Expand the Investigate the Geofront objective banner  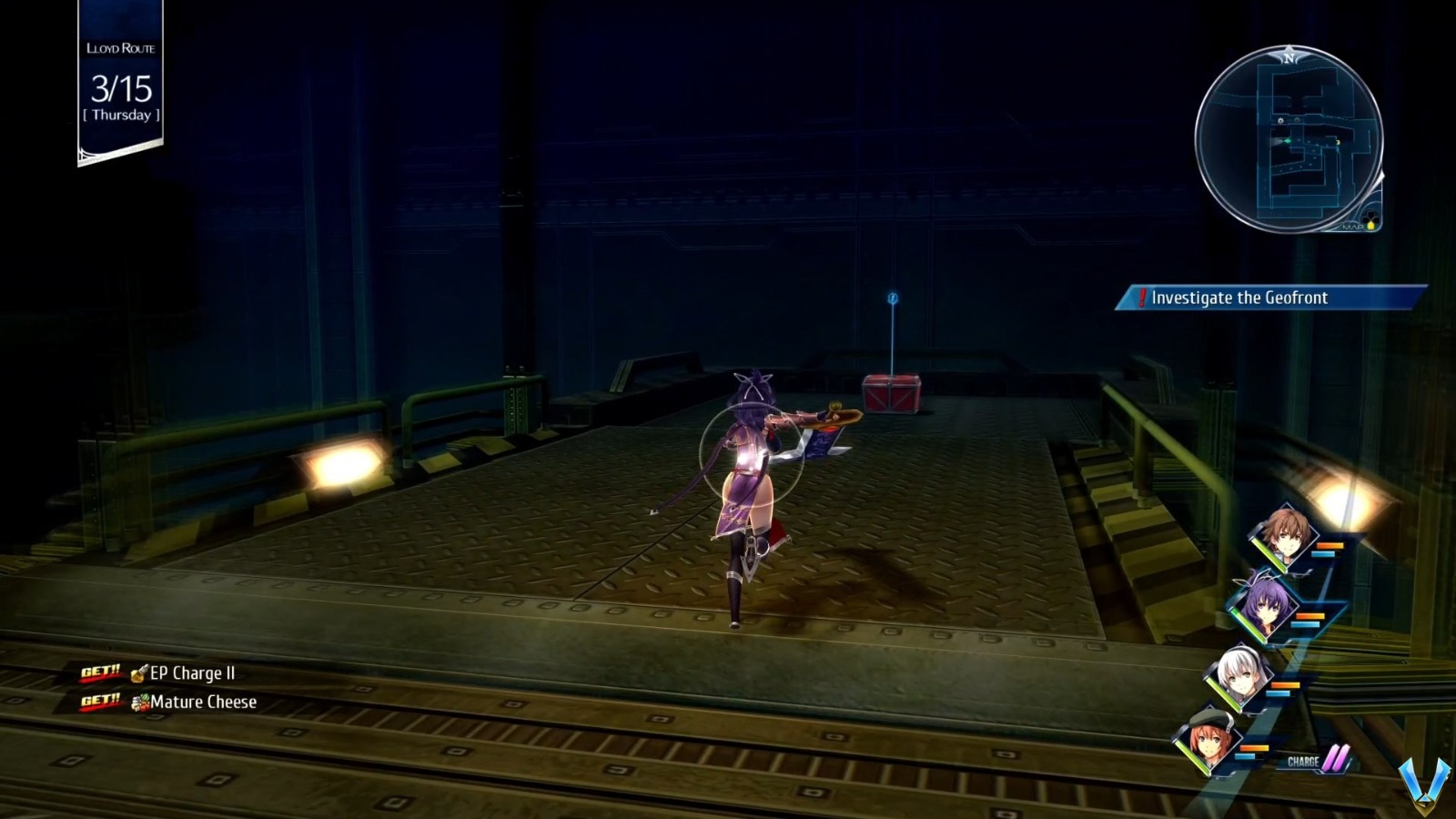point(1238,298)
